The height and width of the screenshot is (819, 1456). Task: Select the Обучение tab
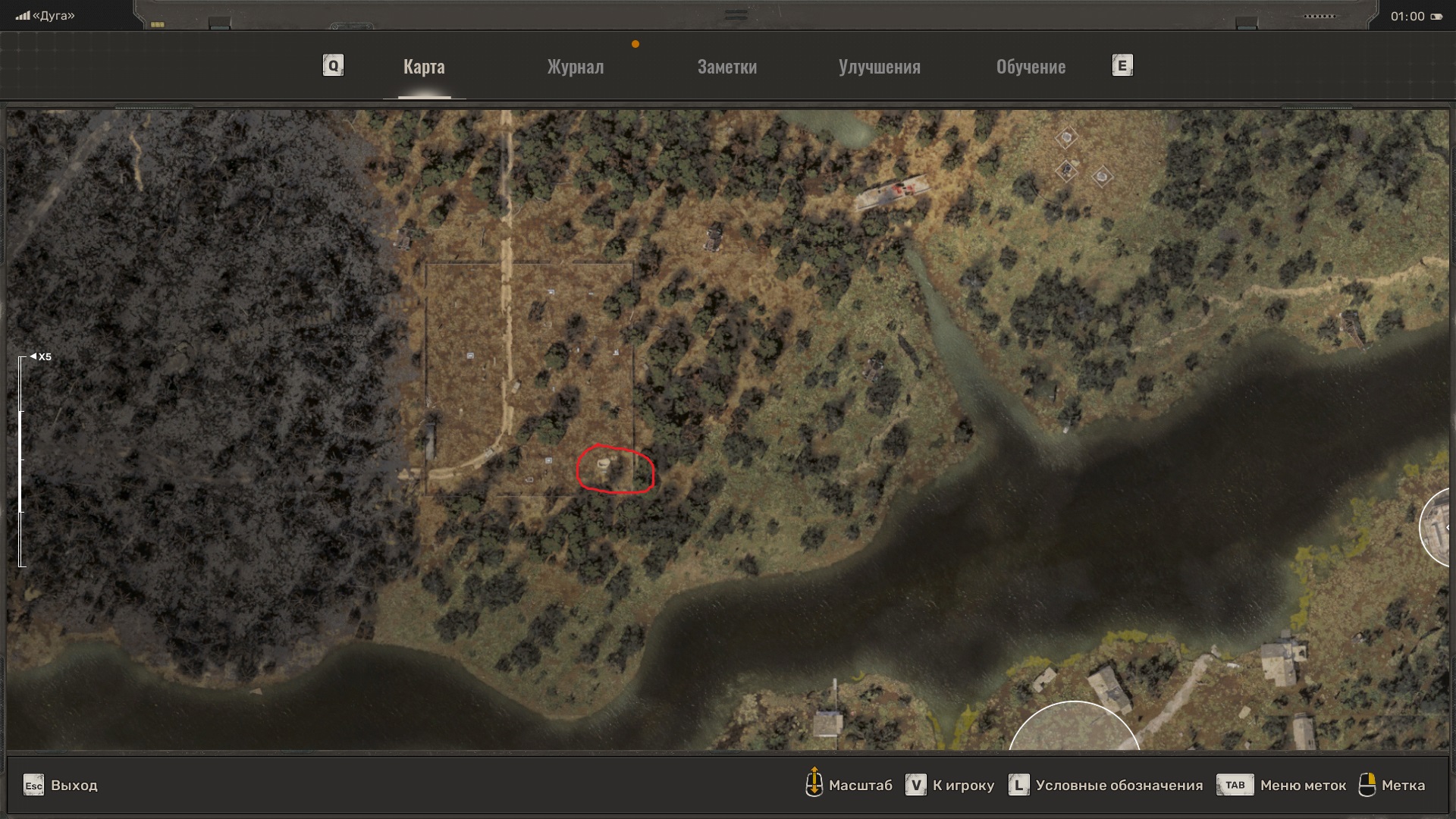coord(1031,67)
